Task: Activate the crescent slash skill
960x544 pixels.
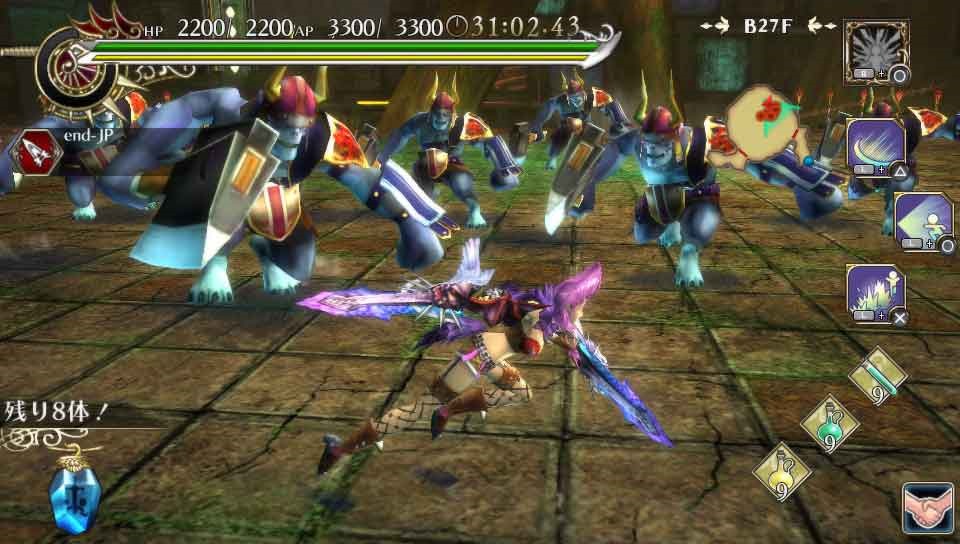Action: tap(876, 148)
